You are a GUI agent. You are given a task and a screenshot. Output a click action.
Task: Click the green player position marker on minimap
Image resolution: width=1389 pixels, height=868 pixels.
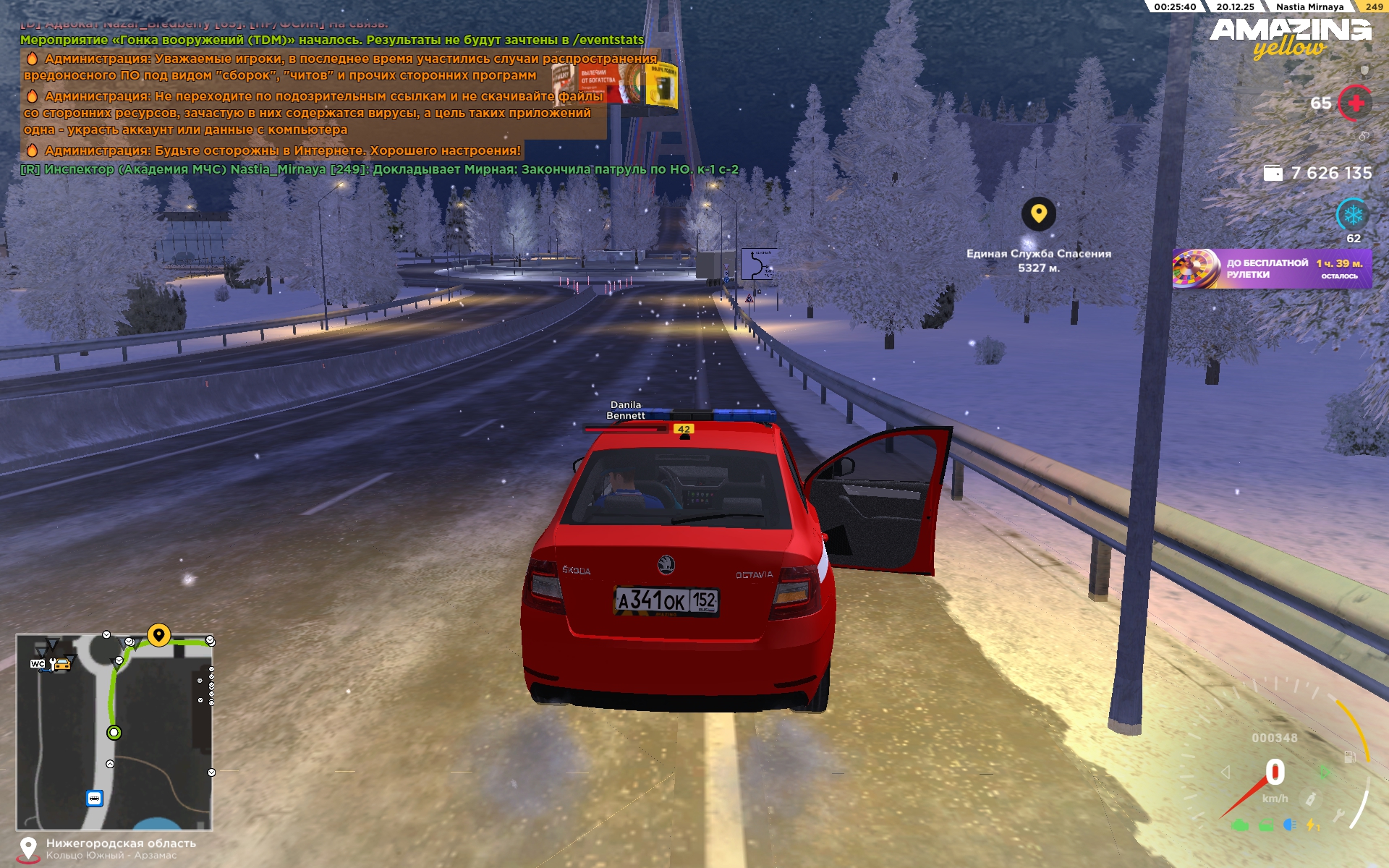click(114, 733)
